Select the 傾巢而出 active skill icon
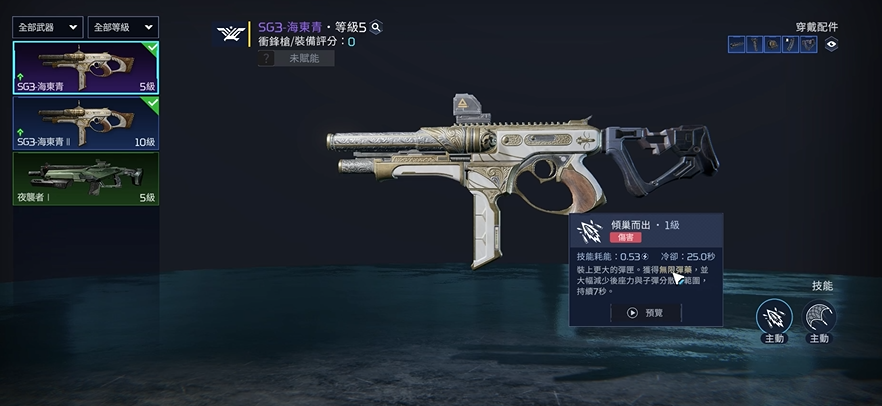882x406 pixels. click(773, 317)
